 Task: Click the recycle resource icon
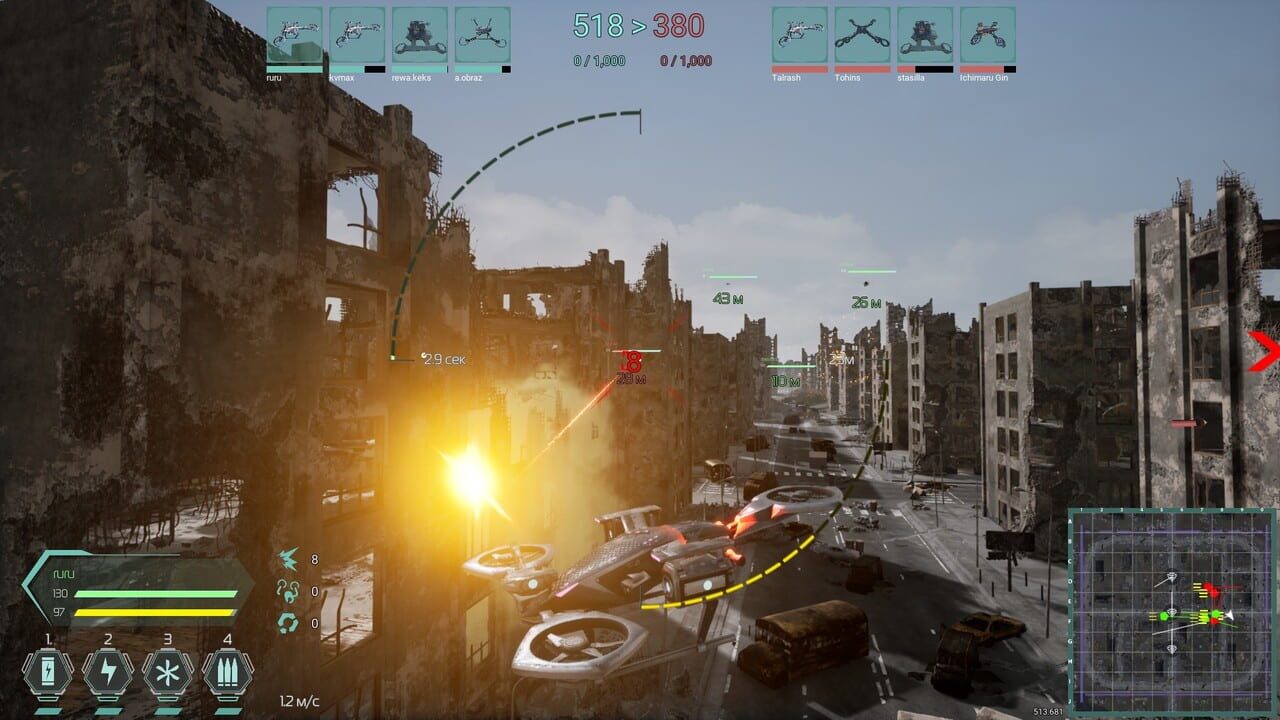click(291, 620)
